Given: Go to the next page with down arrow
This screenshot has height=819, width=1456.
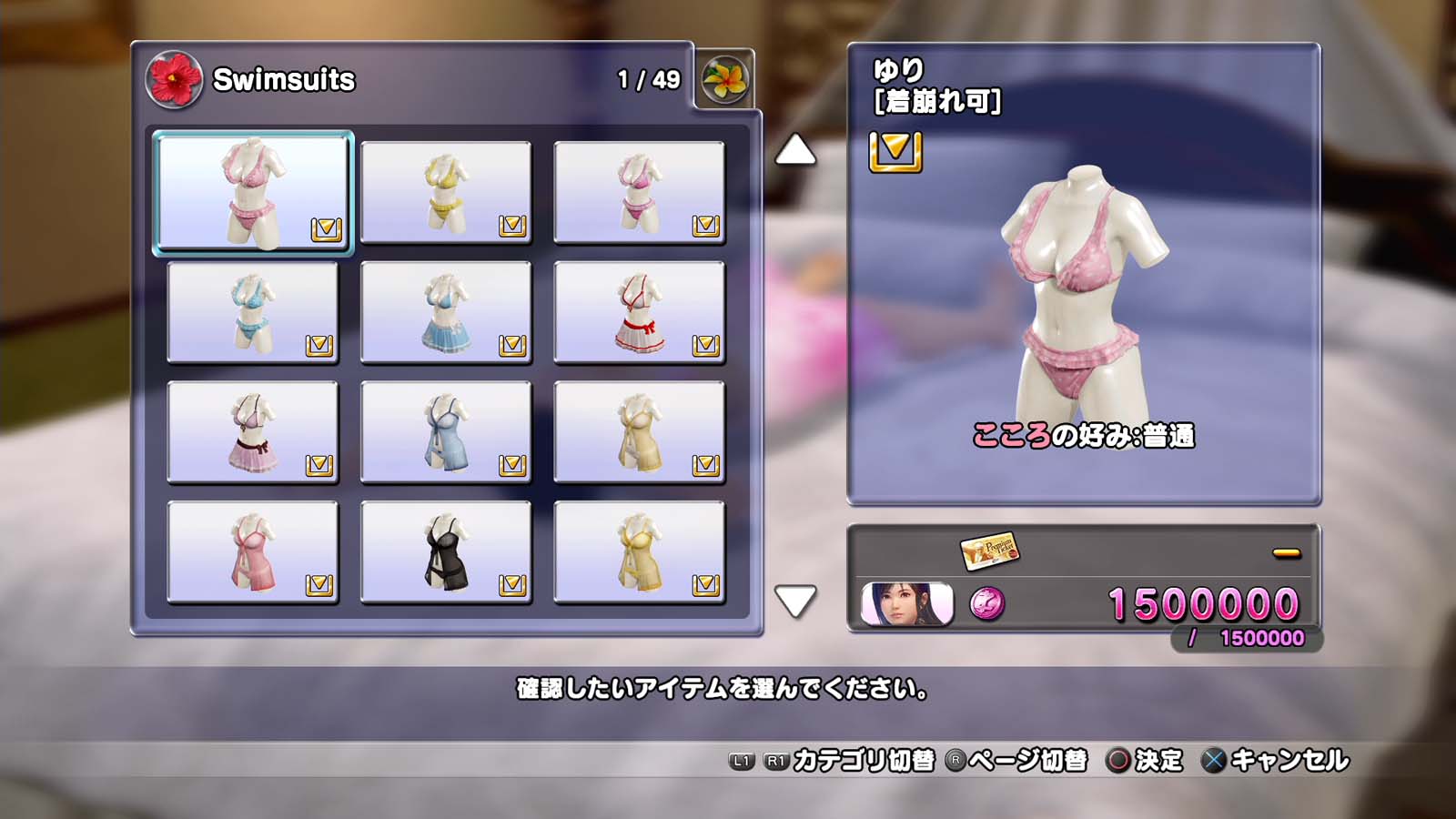Looking at the screenshot, I should tap(794, 601).
